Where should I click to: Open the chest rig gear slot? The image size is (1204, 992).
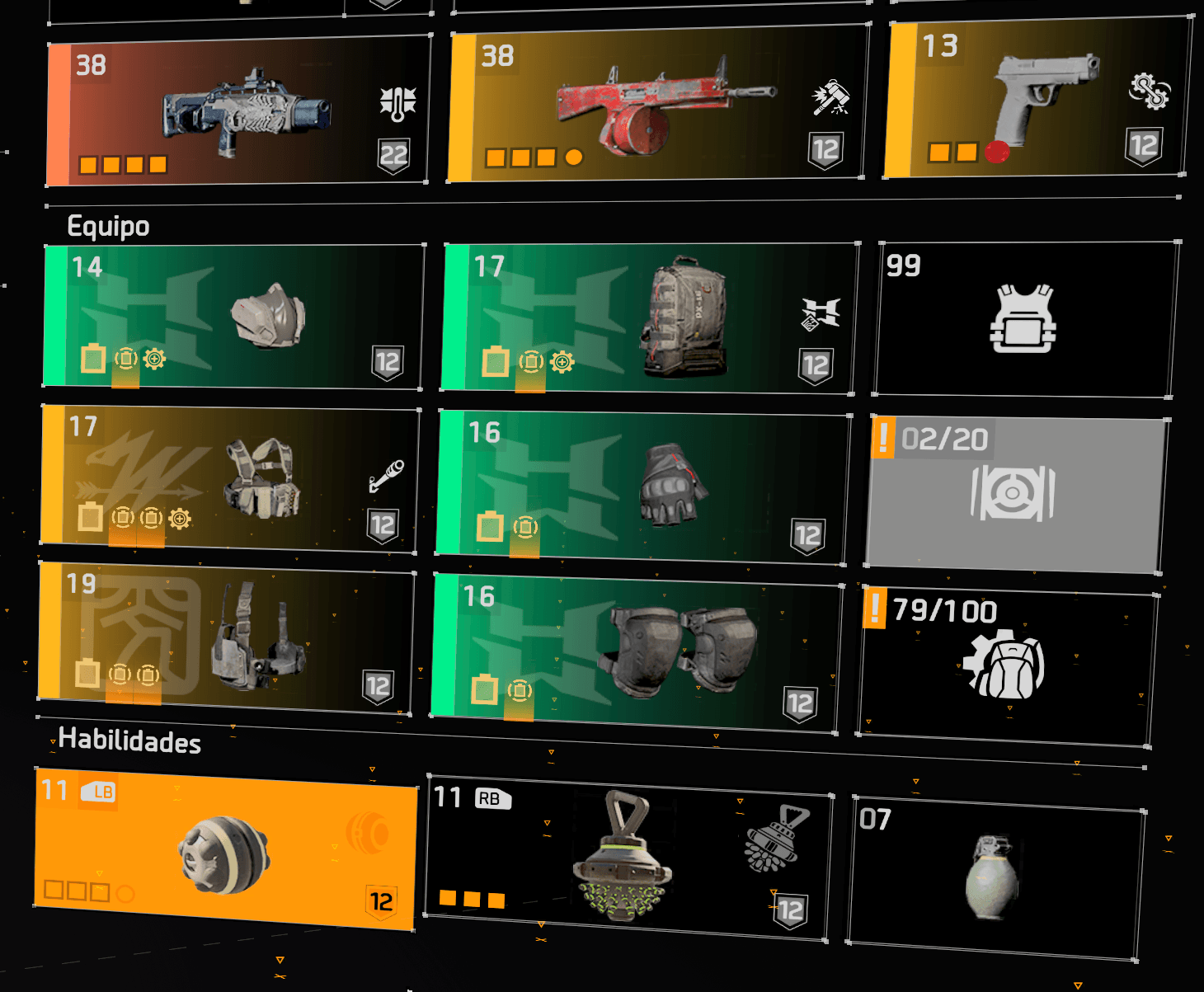pyautogui.click(x=230, y=478)
